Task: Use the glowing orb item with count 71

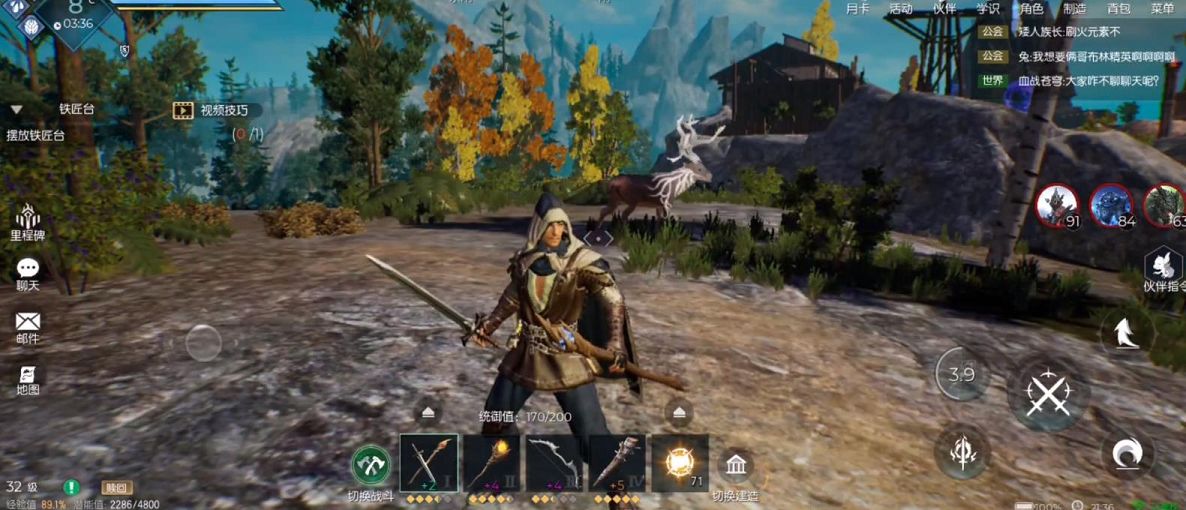Action: click(680, 463)
